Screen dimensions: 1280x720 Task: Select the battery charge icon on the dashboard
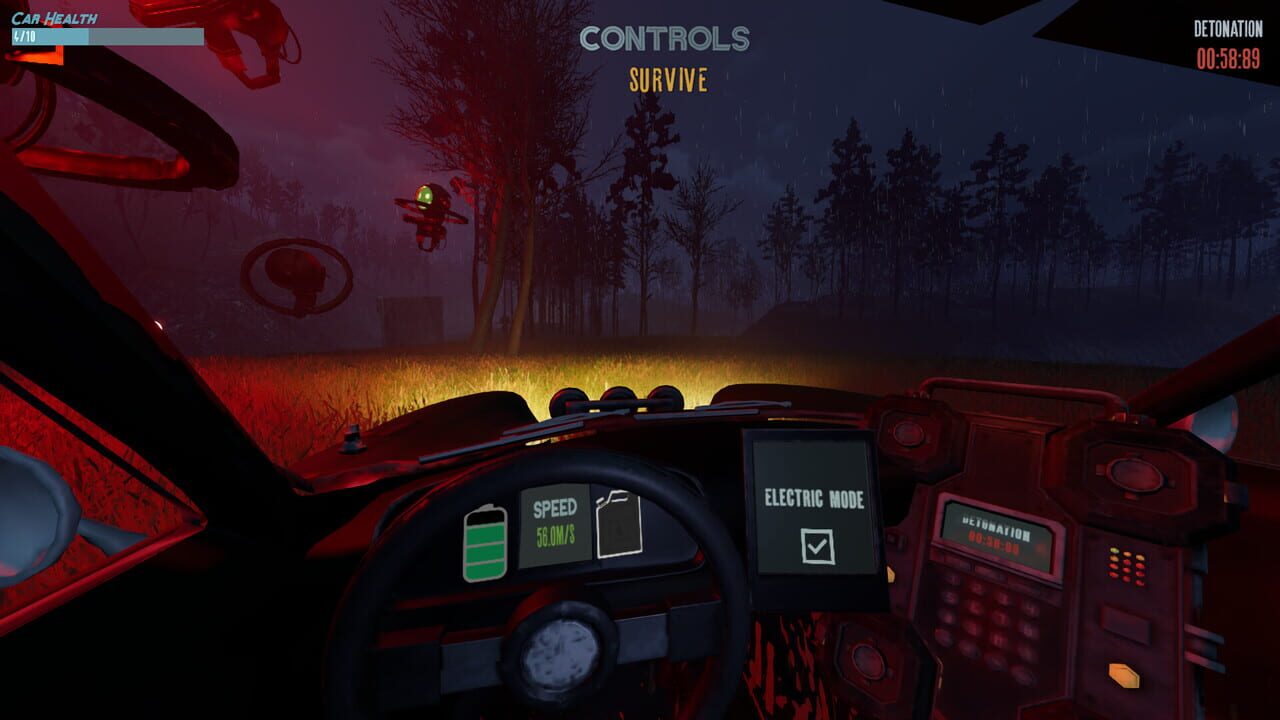(x=487, y=540)
